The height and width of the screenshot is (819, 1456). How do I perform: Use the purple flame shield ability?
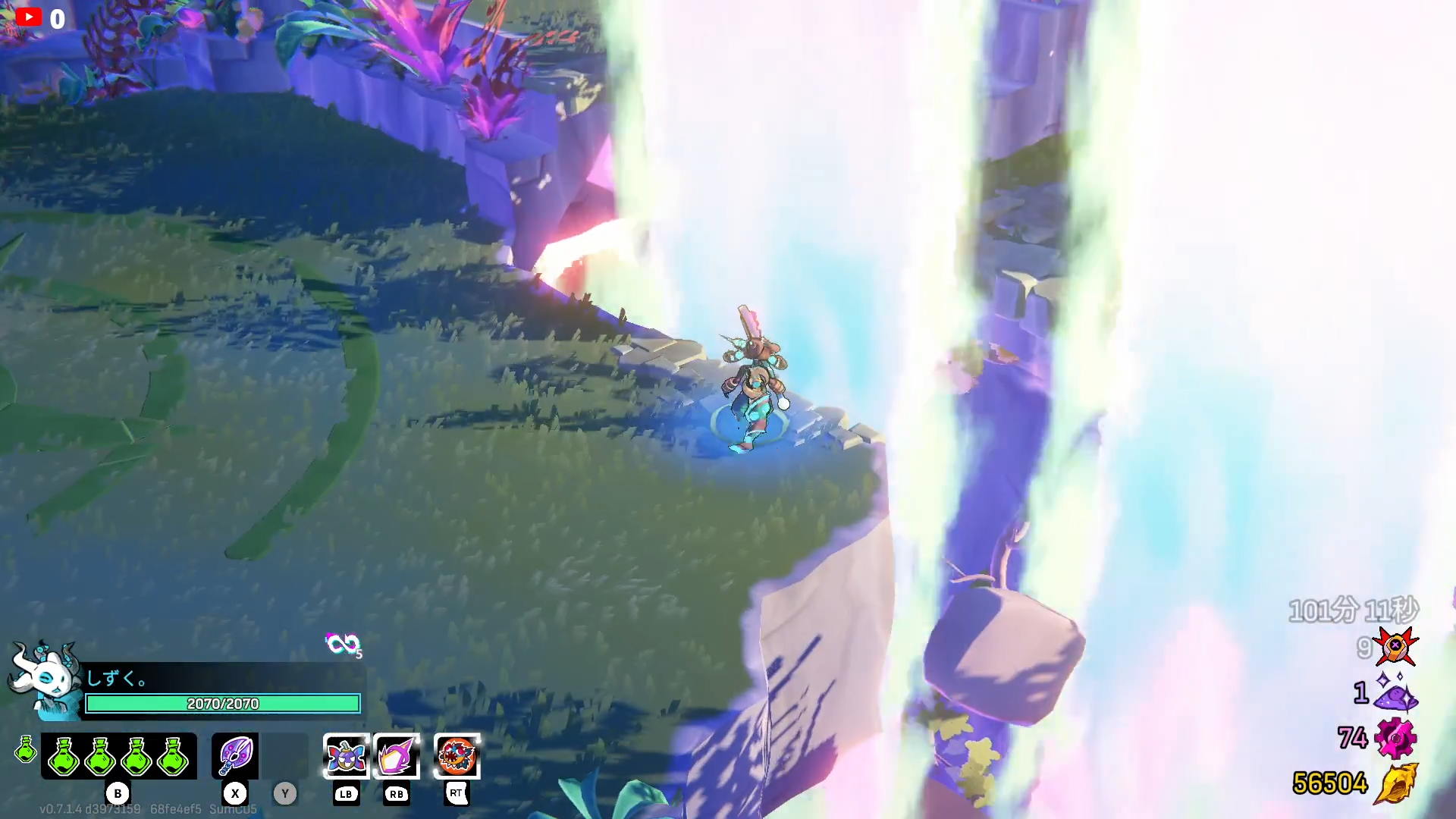[397, 756]
